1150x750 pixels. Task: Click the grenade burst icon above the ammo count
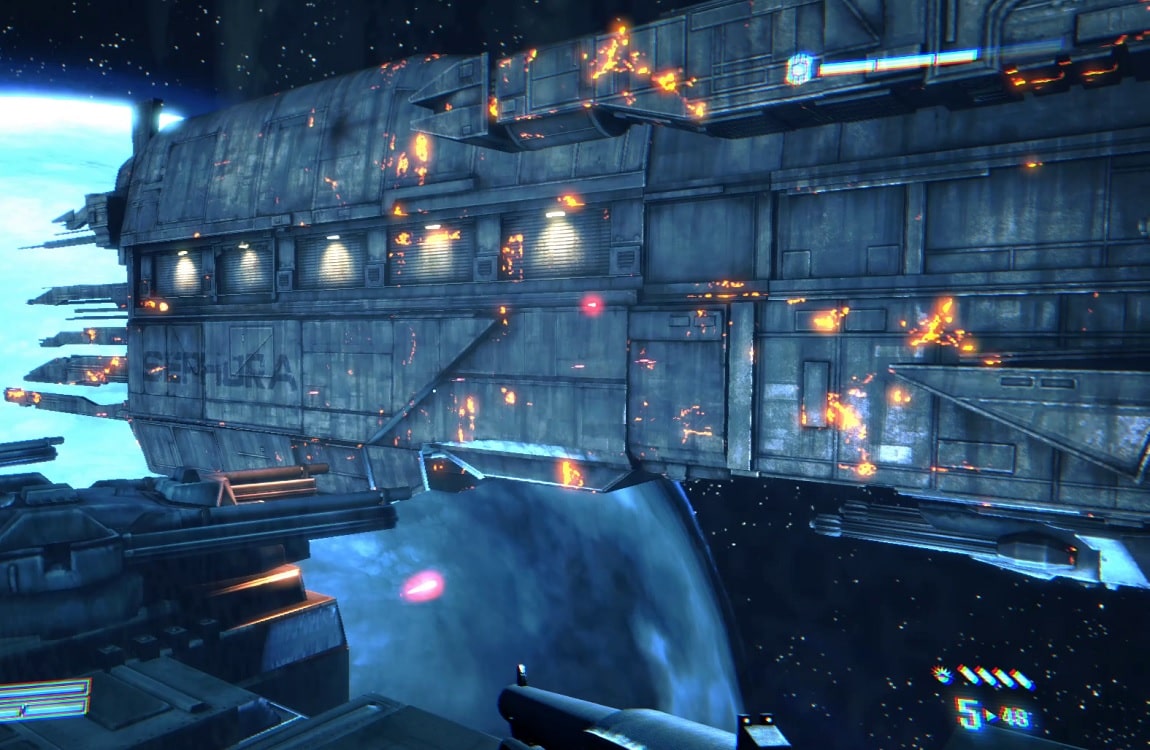click(x=942, y=675)
